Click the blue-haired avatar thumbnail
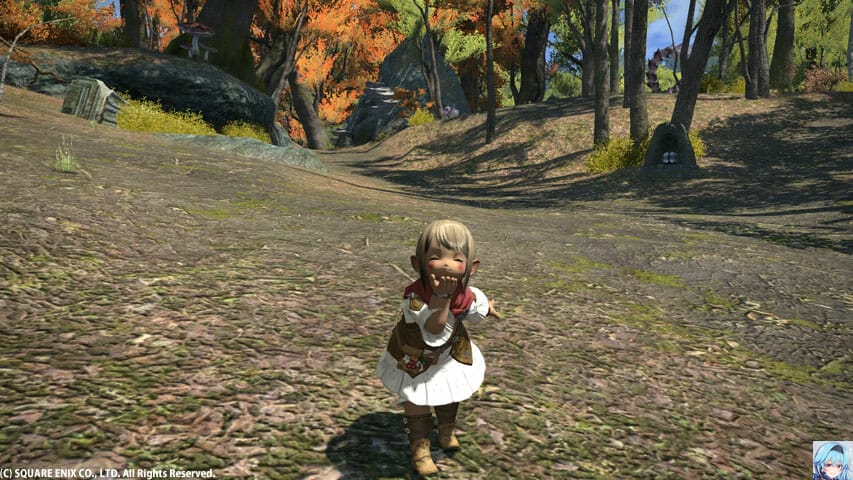This screenshot has width=853, height=480. click(x=832, y=460)
